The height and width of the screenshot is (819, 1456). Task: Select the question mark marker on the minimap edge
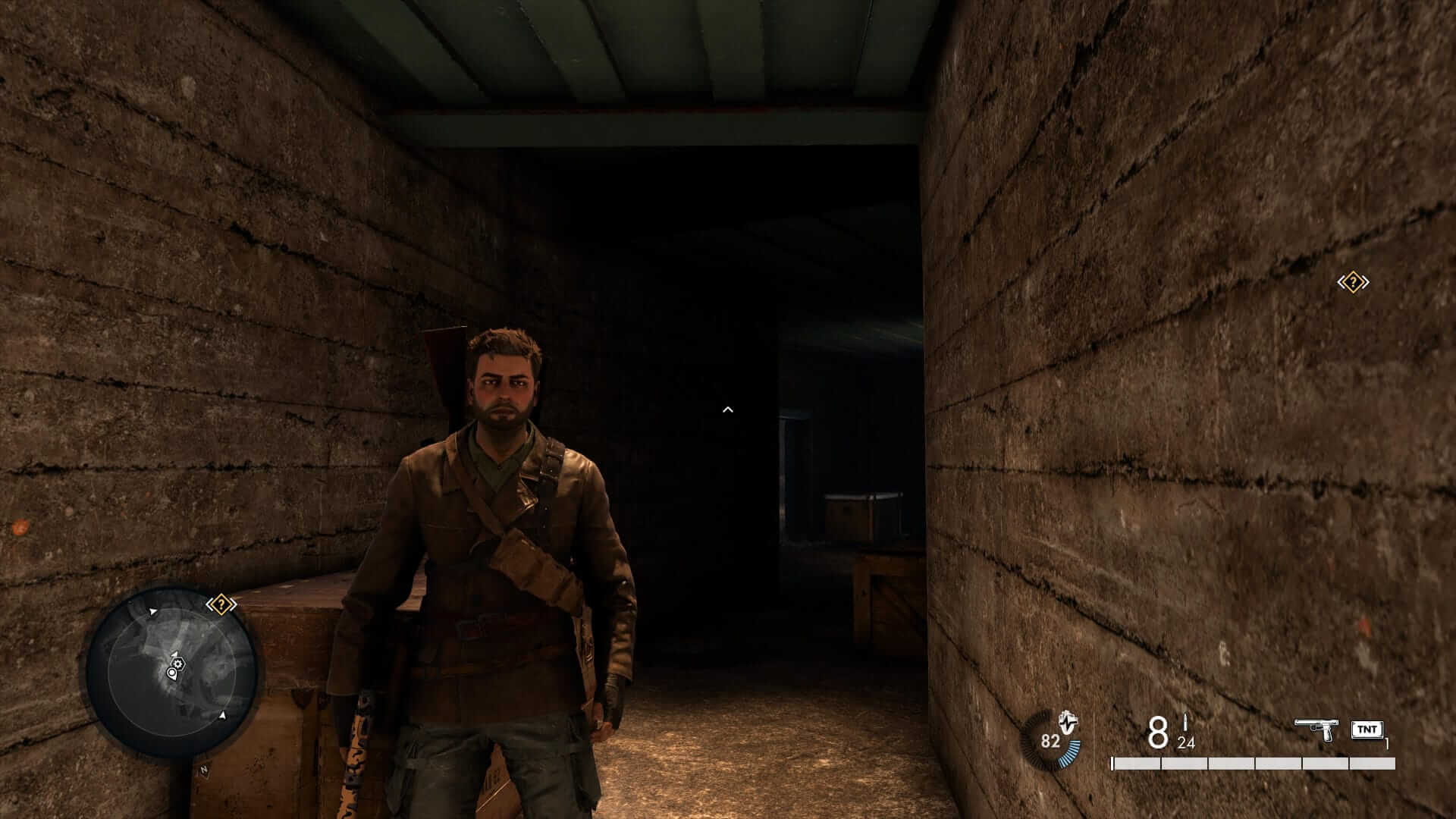[221, 604]
